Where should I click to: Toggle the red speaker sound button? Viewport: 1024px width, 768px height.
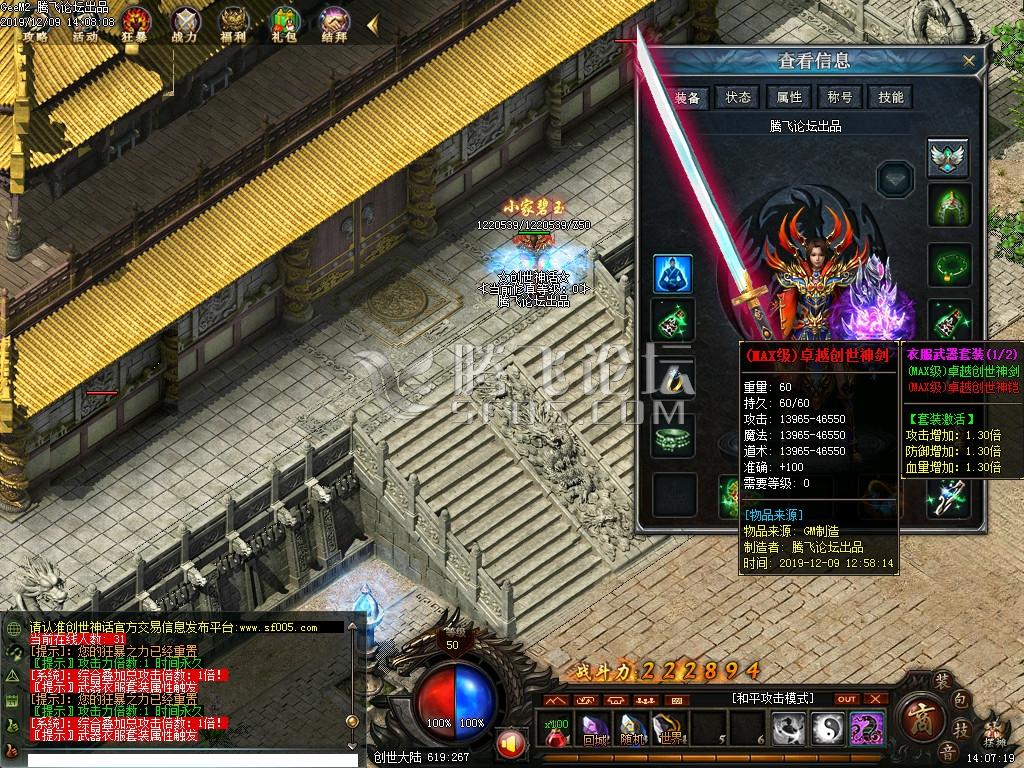pos(511,743)
